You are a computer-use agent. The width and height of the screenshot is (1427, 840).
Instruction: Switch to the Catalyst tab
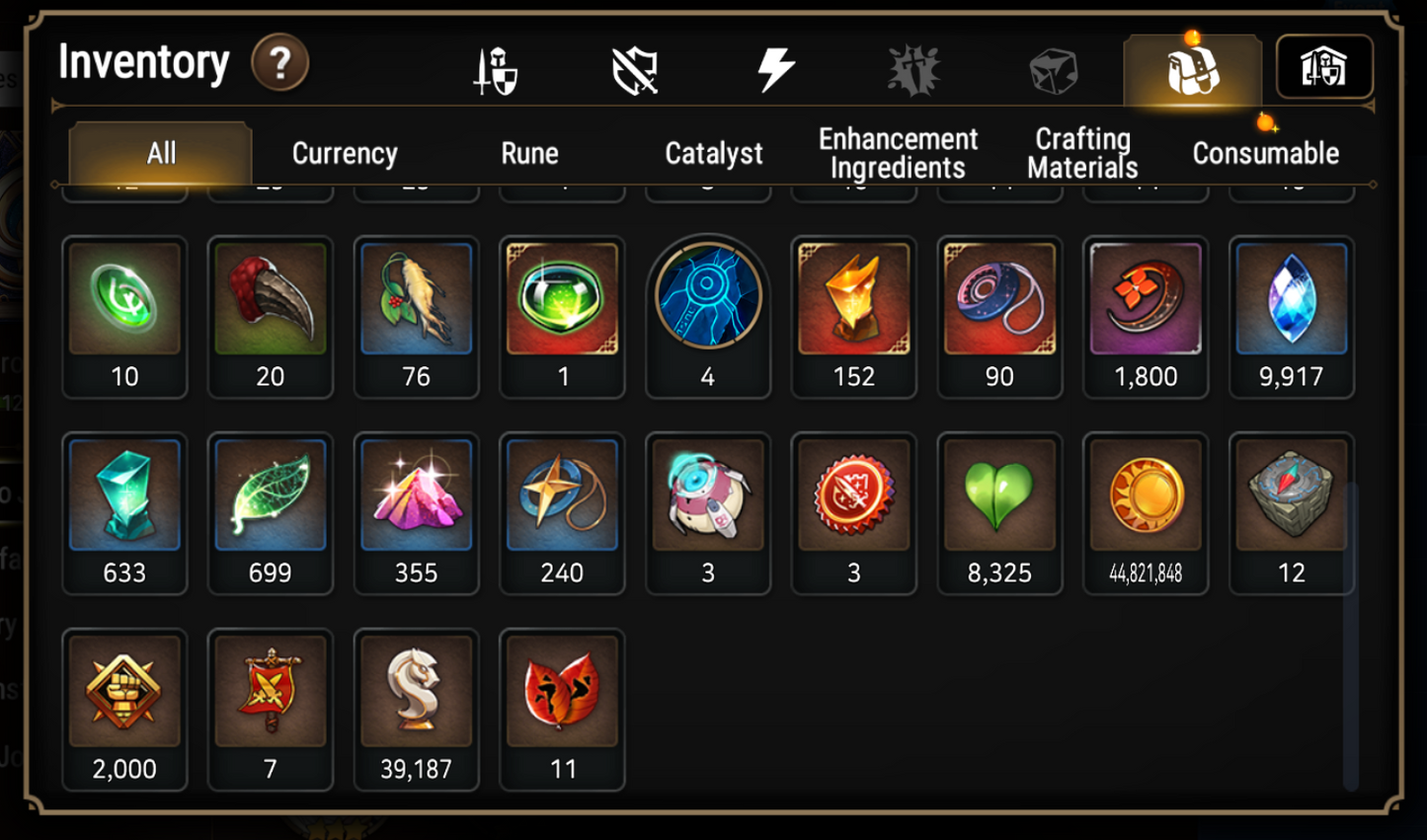(x=712, y=153)
